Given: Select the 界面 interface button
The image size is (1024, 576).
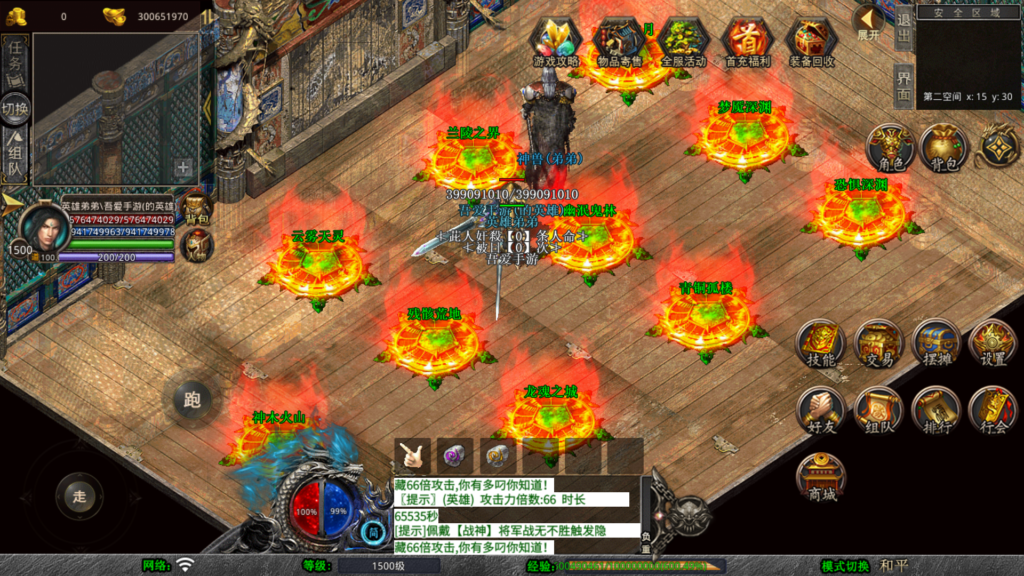Looking at the screenshot, I should point(903,86).
